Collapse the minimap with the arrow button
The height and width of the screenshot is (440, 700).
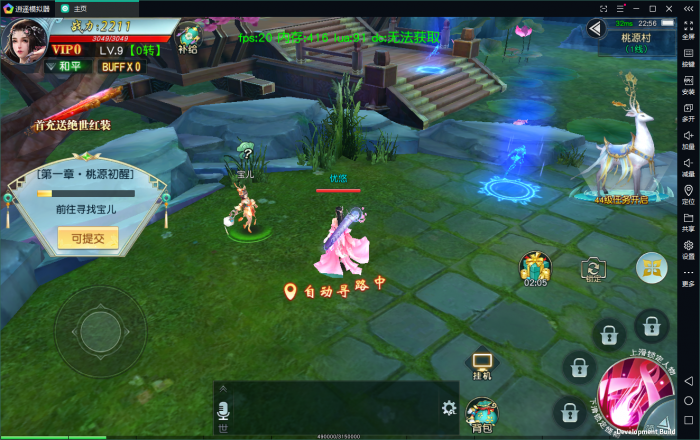[x=598, y=29]
